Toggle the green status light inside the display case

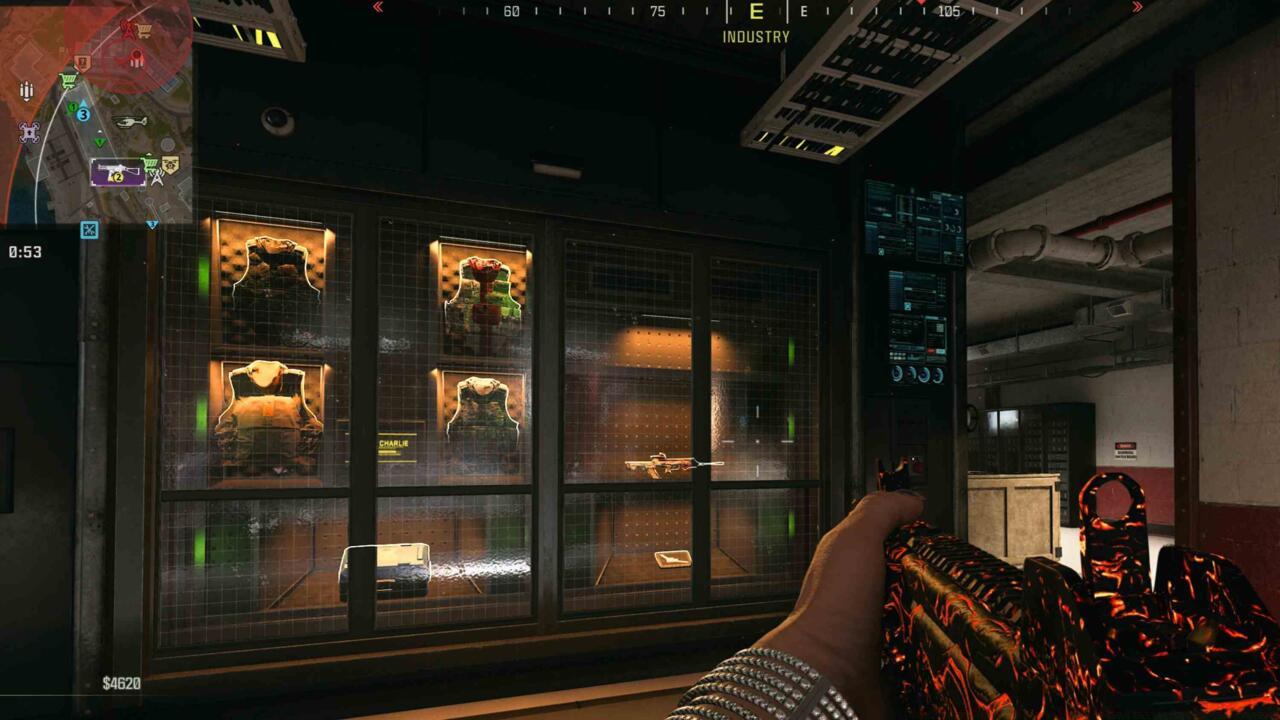(207, 270)
